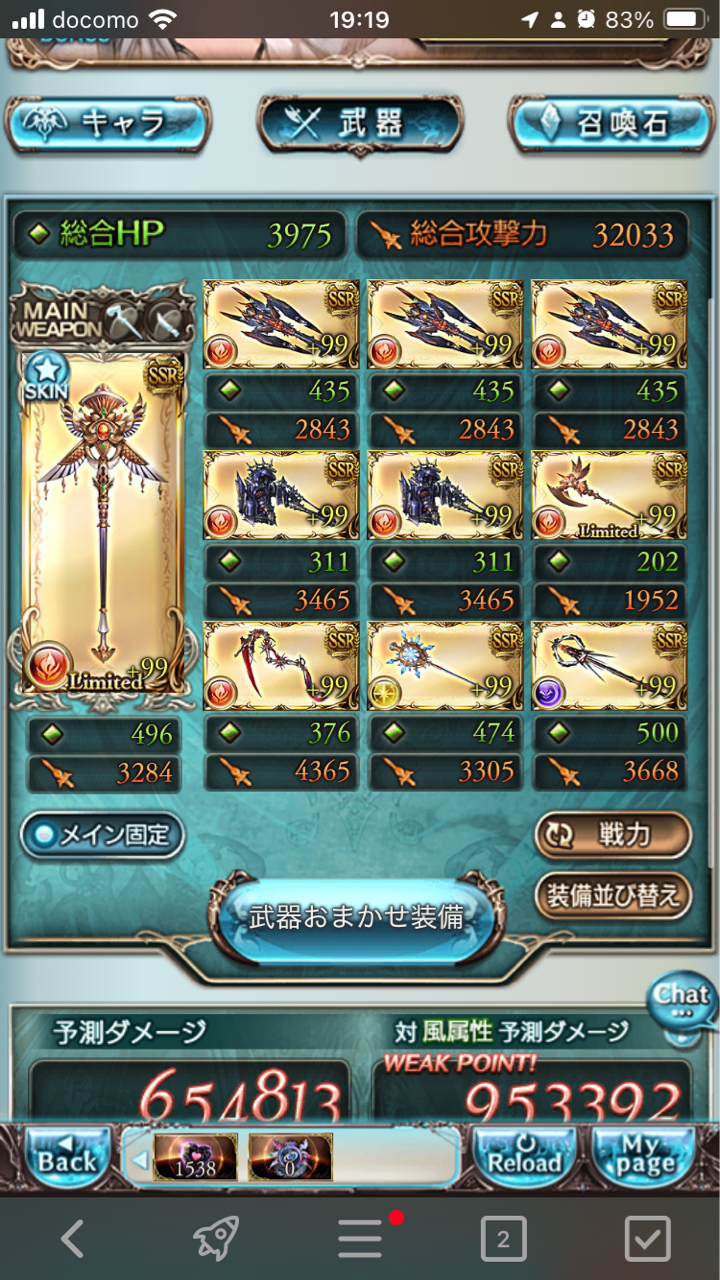The image size is (720, 1280).
Task: Open 装備並び替え to reorder equipment
Action: (x=612, y=895)
